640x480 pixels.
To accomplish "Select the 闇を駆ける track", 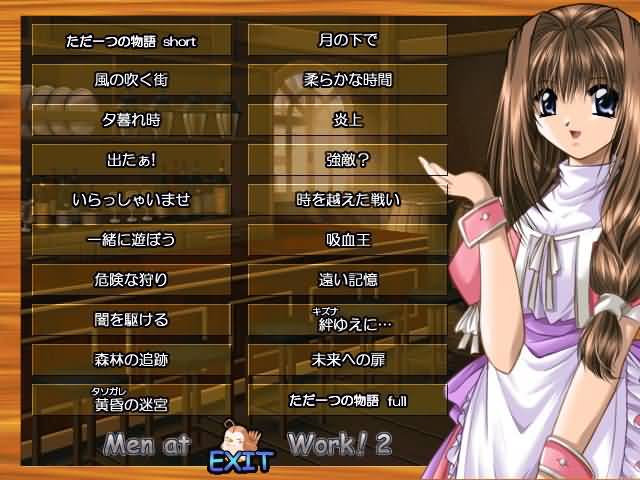I will (x=131, y=320).
